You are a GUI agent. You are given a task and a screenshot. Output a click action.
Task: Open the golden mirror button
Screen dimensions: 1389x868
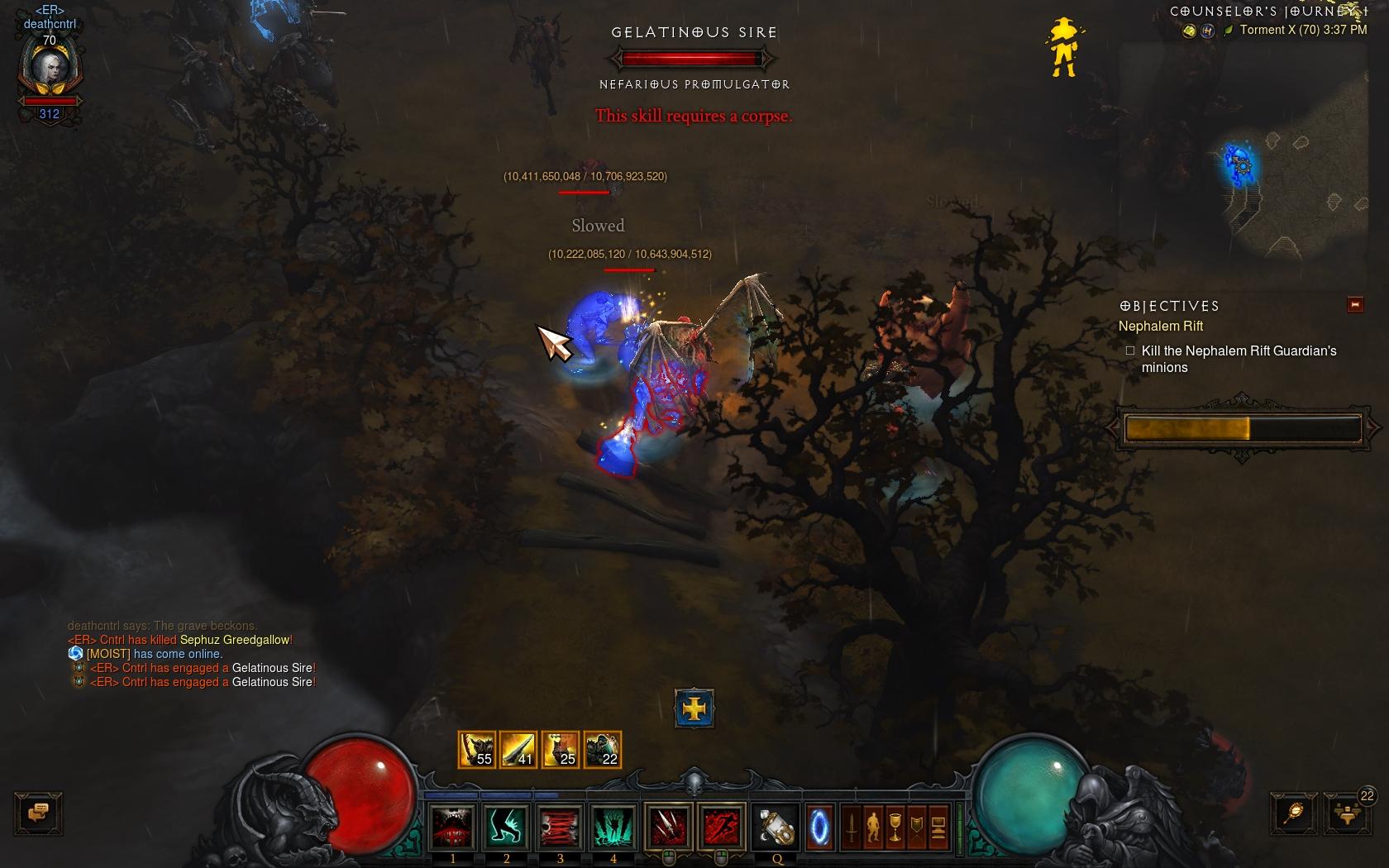click(x=1294, y=813)
